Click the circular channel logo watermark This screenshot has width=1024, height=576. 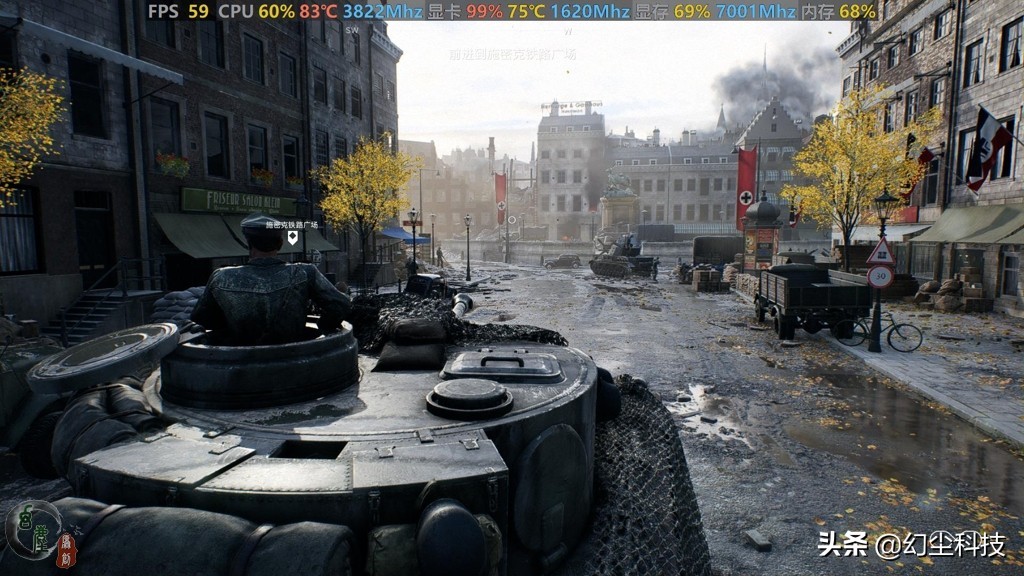tap(33, 529)
